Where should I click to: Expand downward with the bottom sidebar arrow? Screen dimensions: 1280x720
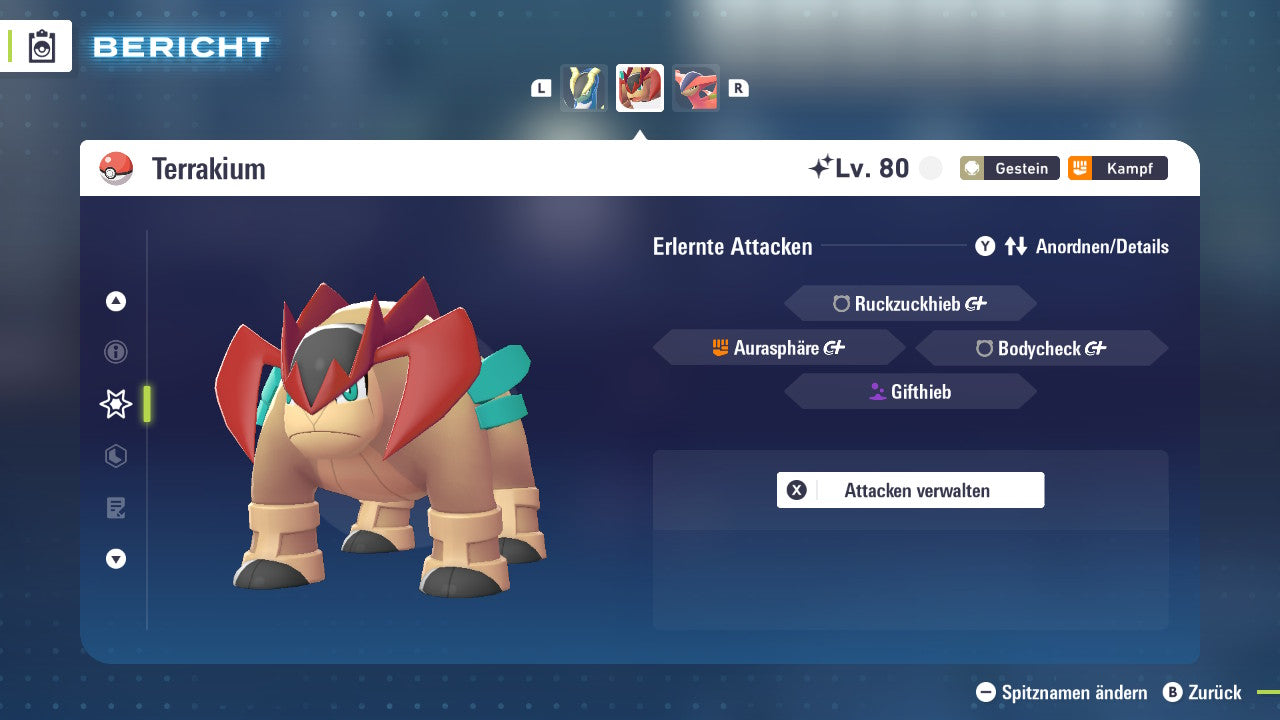[x=116, y=559]
